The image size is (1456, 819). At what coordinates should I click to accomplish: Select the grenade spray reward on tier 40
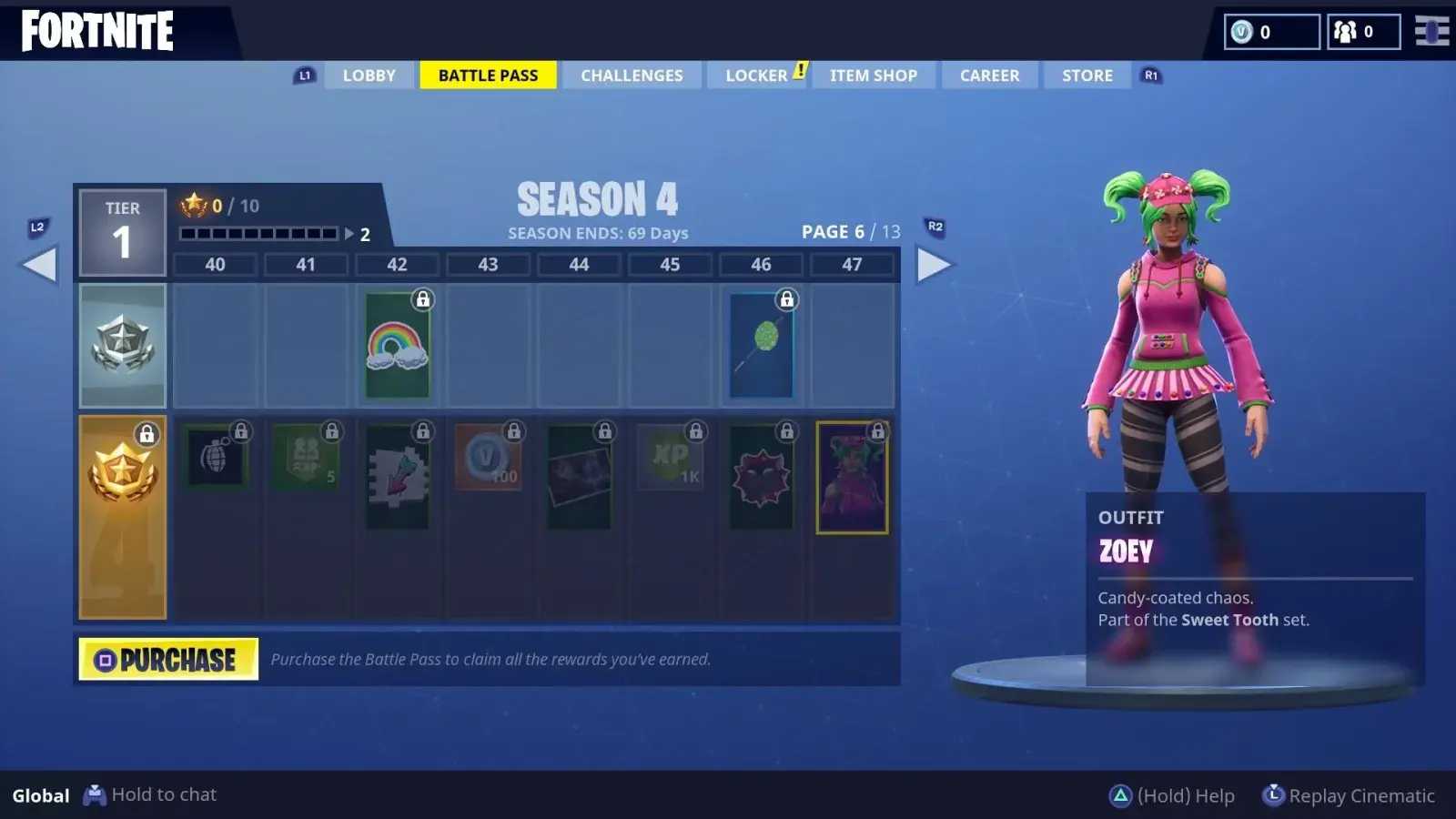(x=216, y=457)
